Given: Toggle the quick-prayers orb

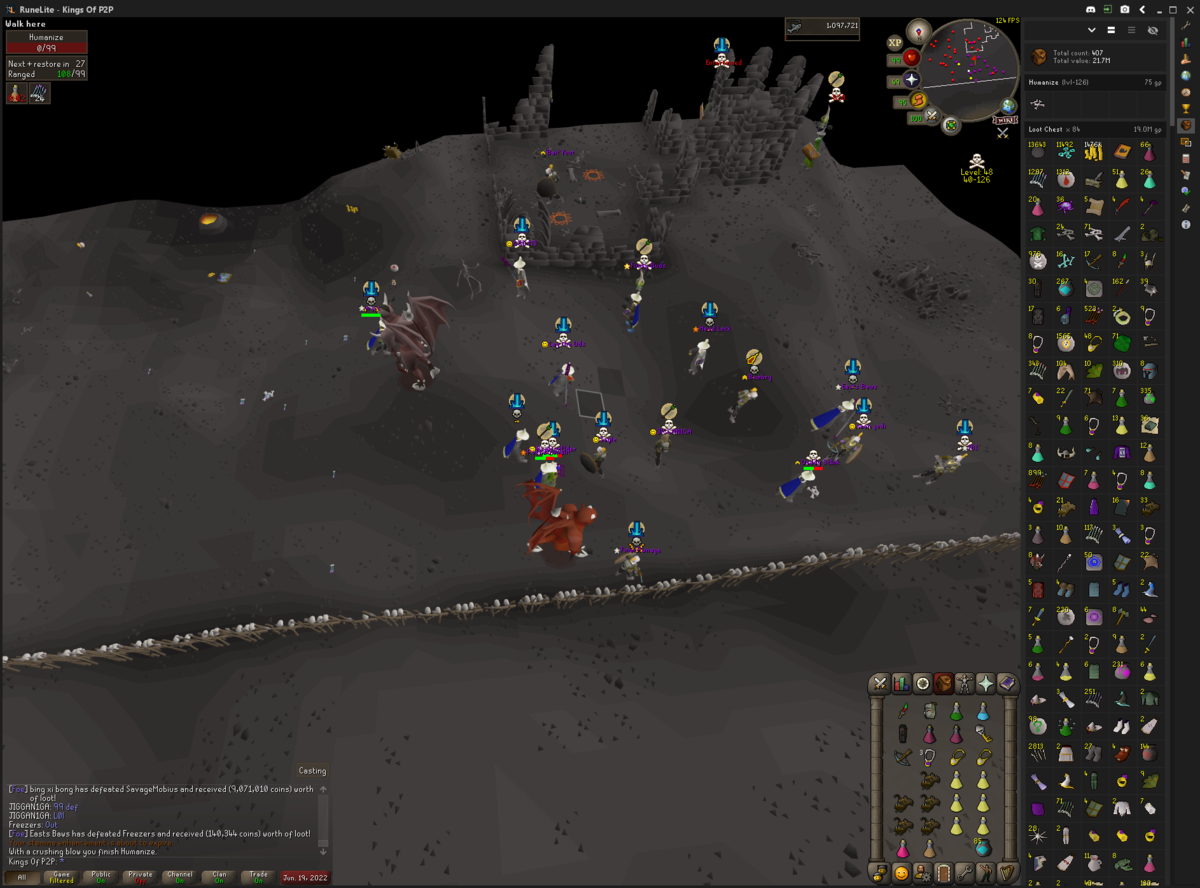Looking at the screenshot, I should (912, 79).
